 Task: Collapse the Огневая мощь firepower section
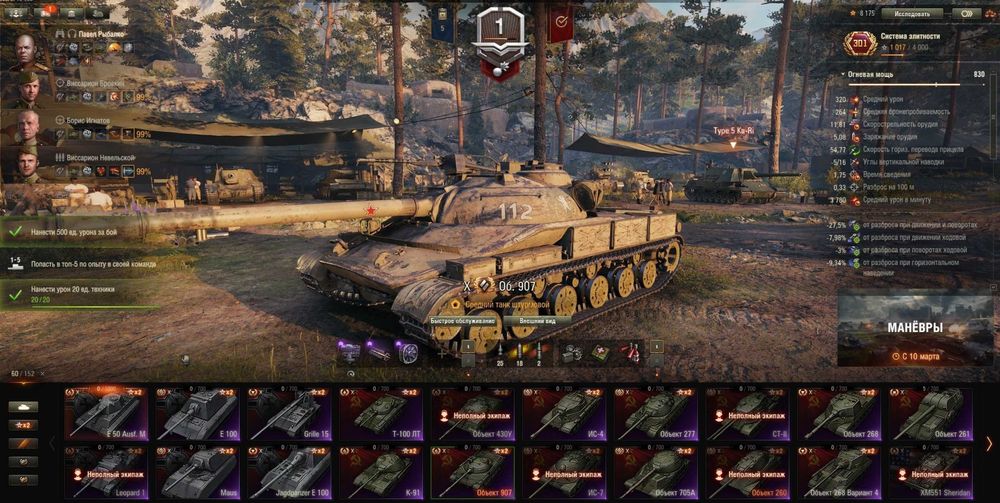[843, 74]
